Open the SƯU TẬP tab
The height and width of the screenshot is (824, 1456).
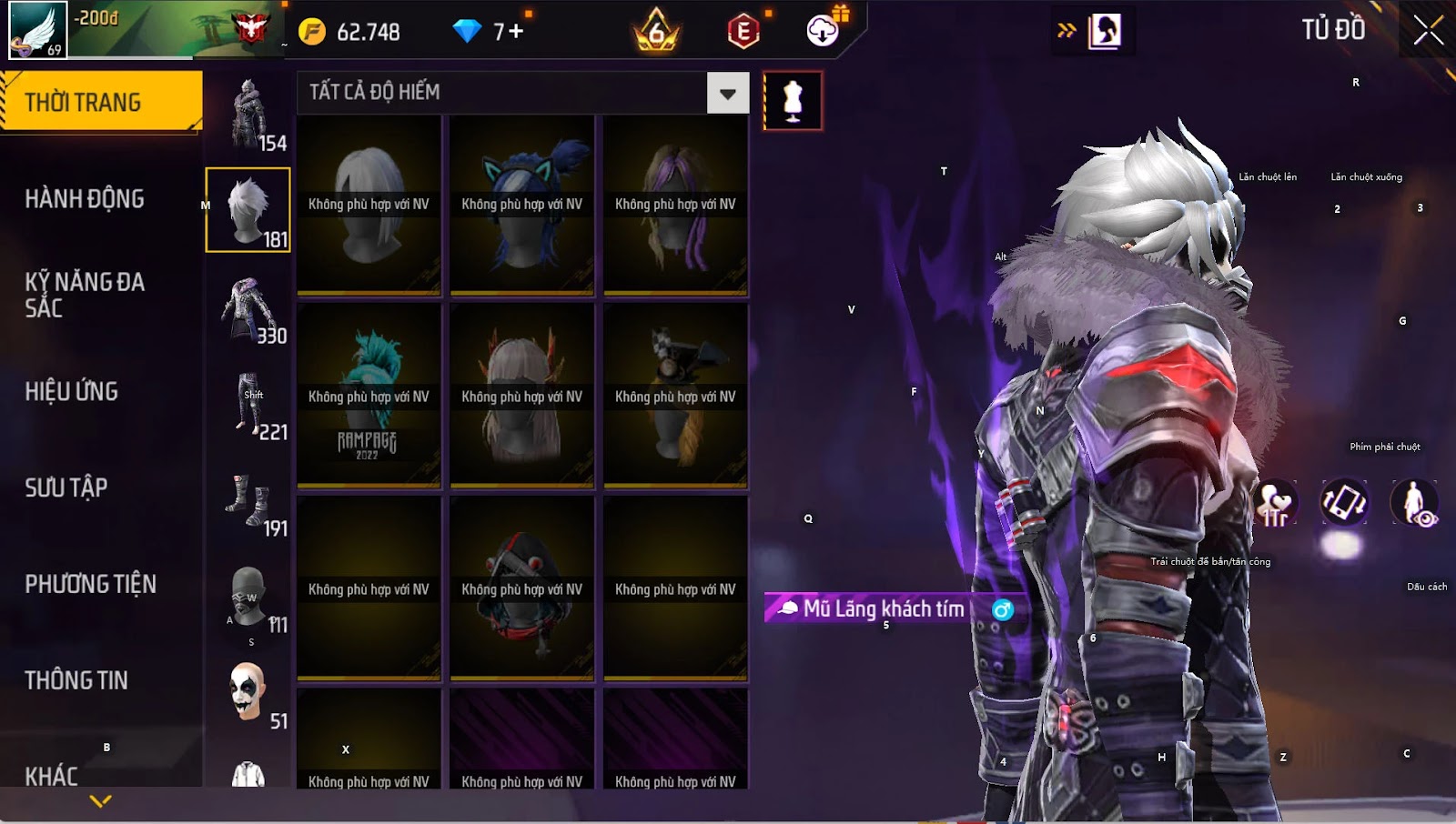[x=66, y=487]
